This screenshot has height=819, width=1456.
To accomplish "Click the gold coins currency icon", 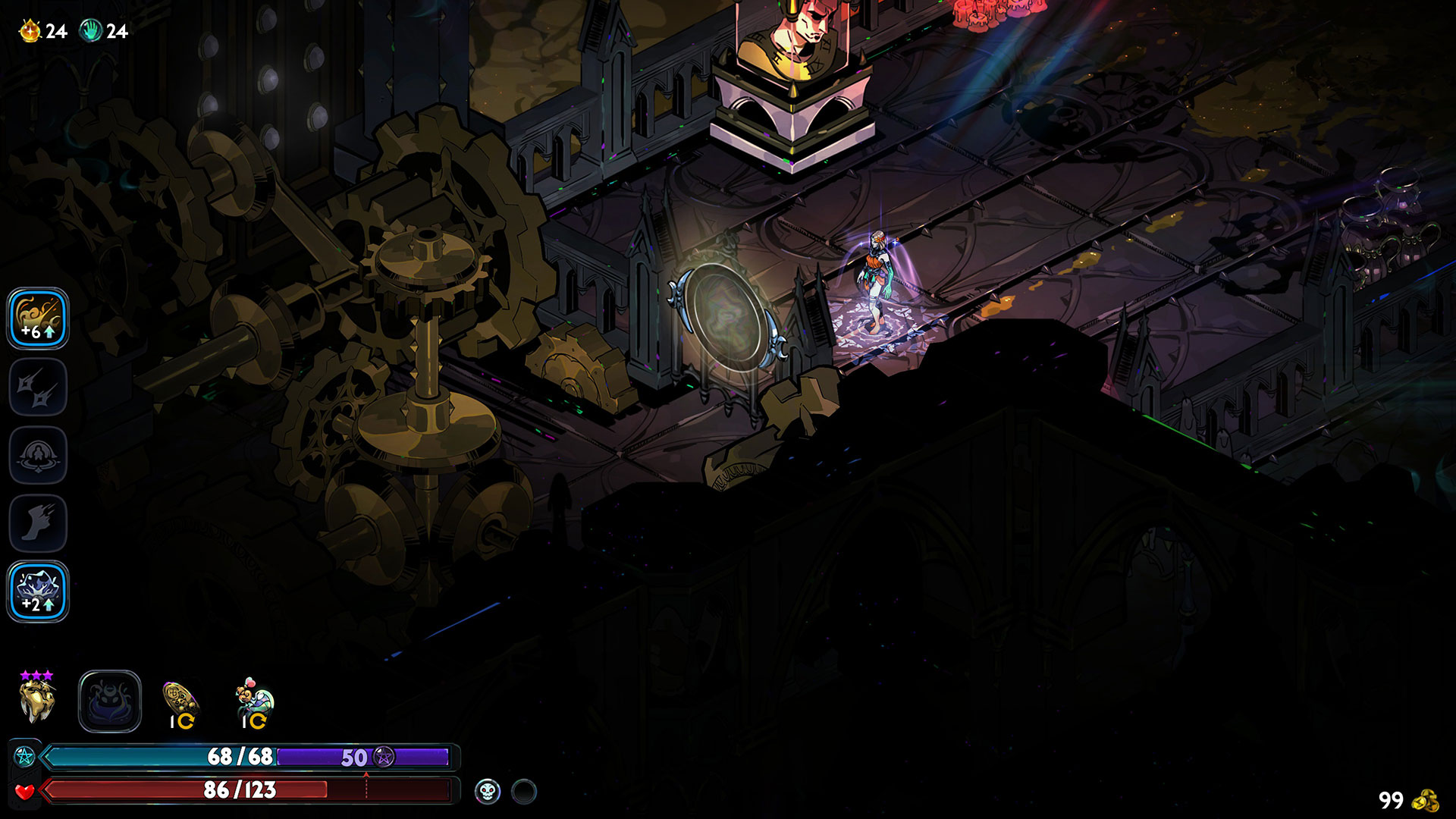I will [x=1427, y=800].
